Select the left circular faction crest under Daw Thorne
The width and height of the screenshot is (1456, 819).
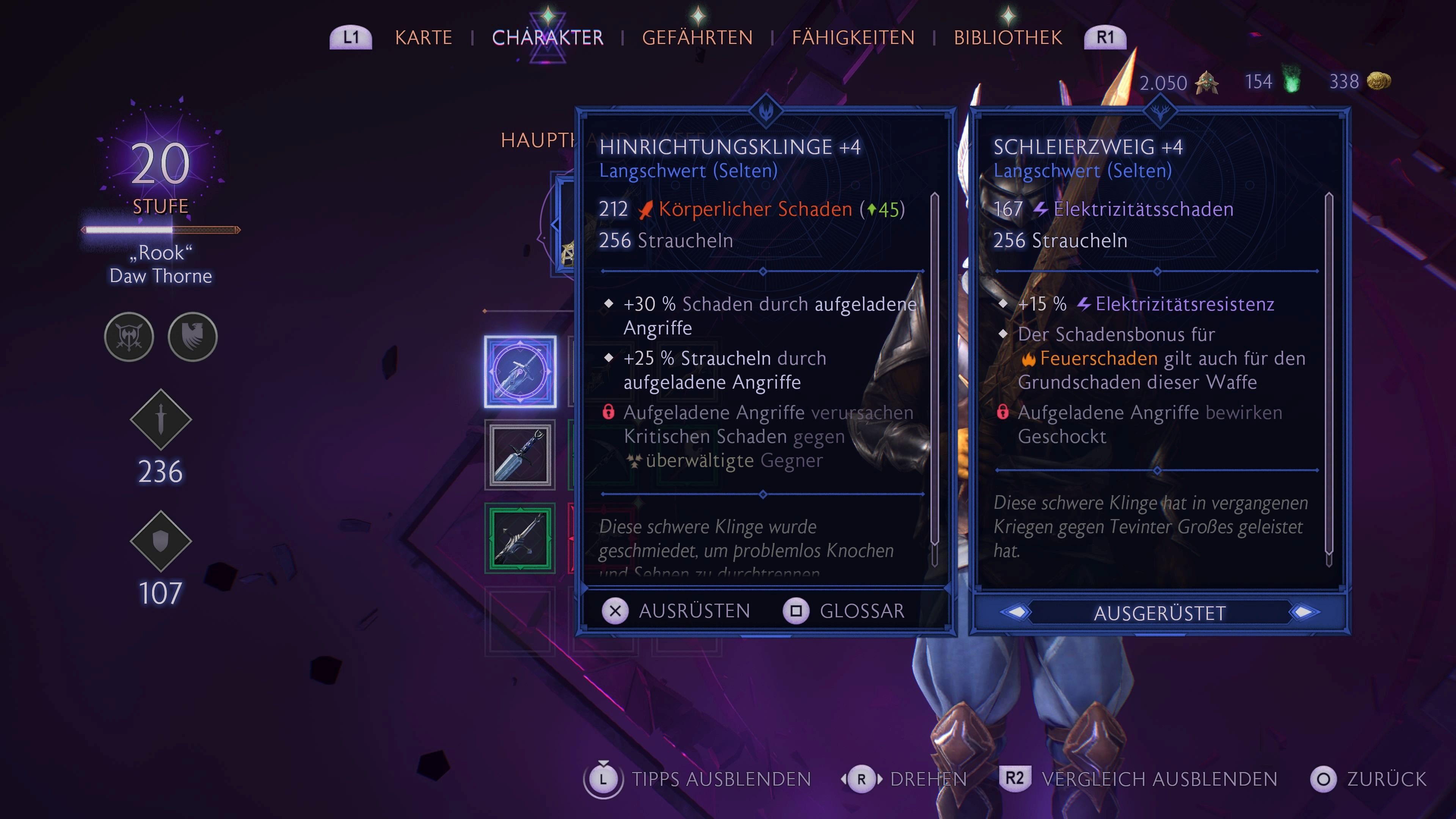[129, 337]
